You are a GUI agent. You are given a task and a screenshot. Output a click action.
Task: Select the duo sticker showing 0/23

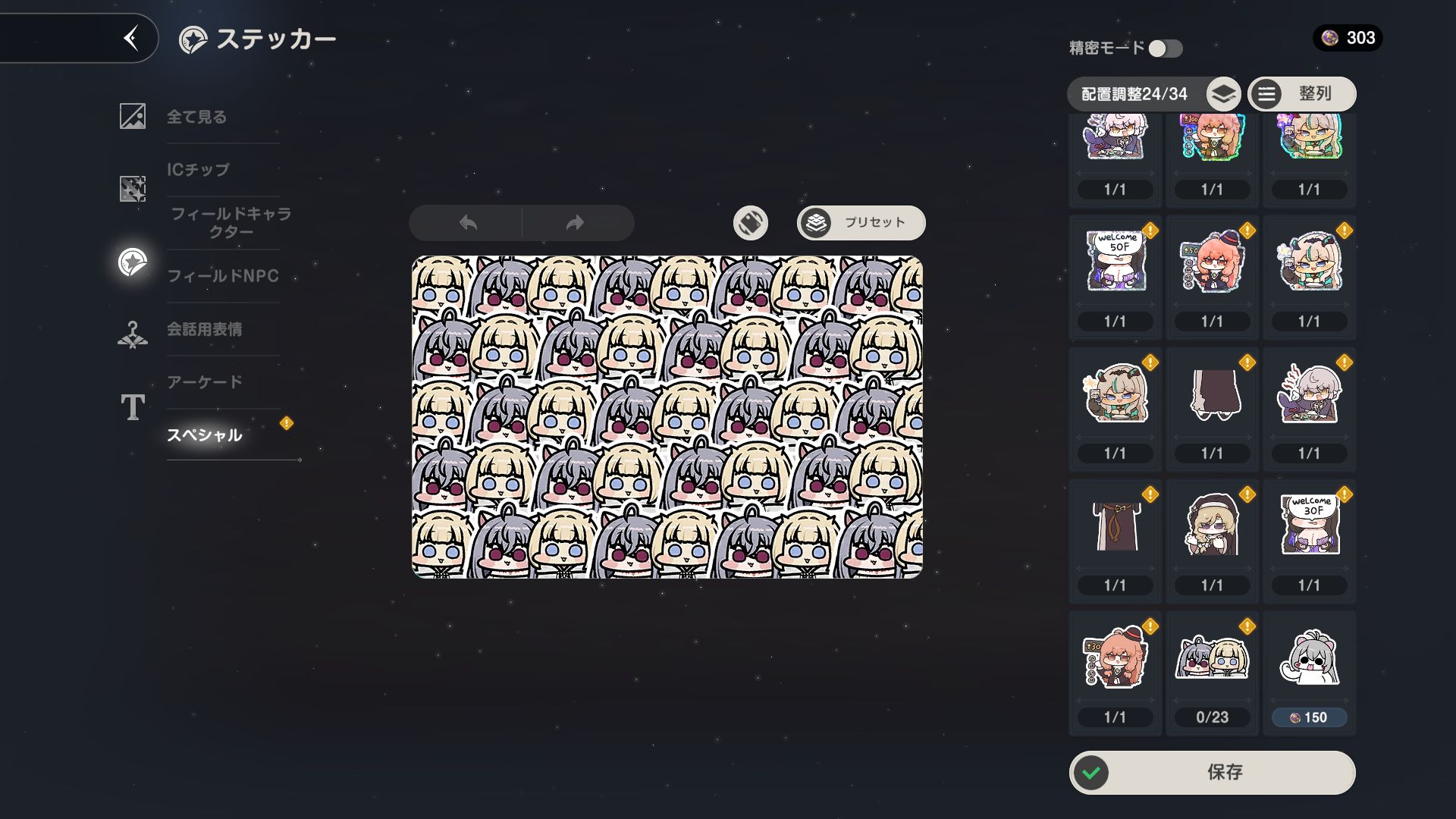tap(1212, 658)
